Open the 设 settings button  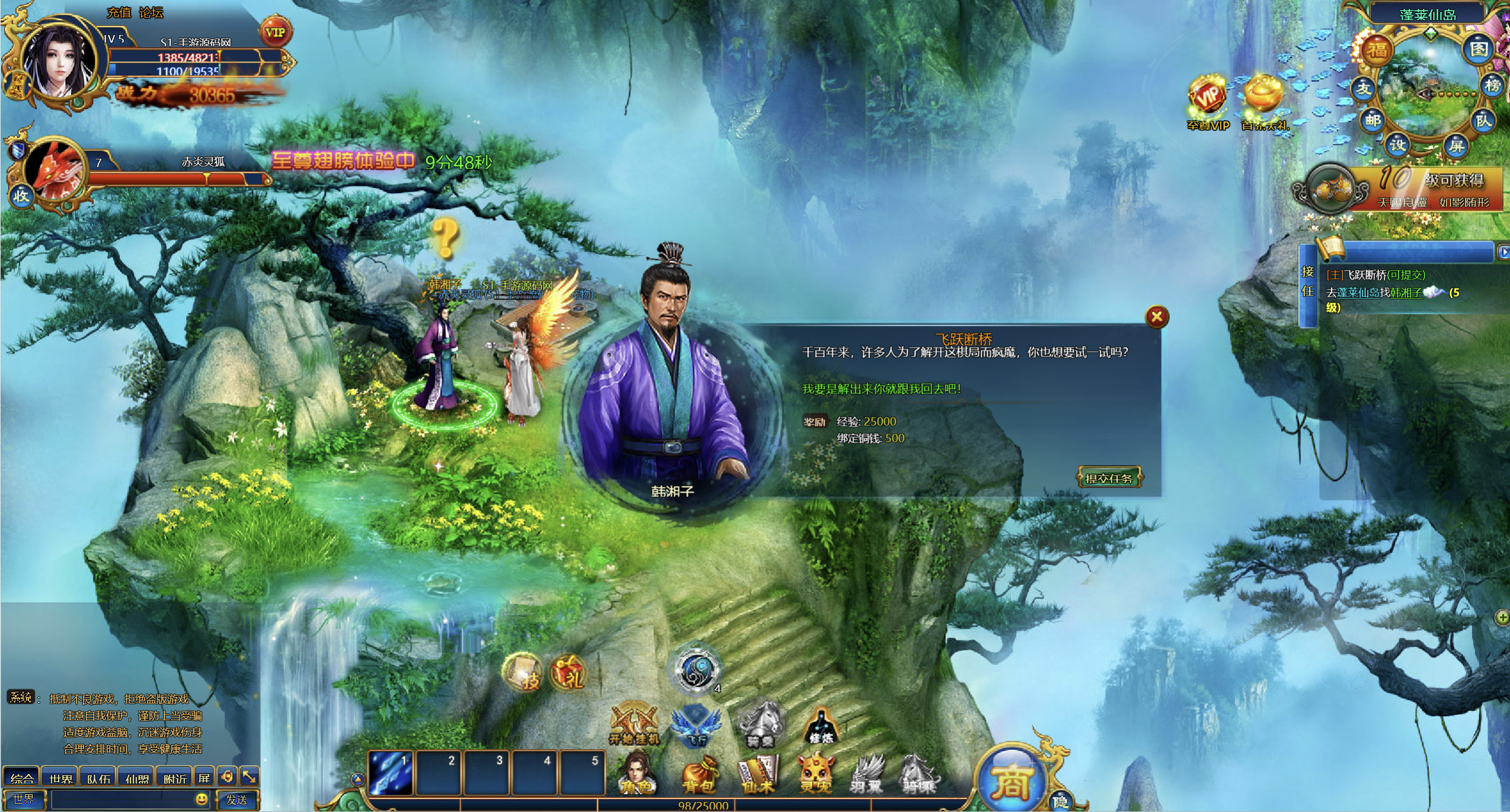[x=1397, y=145]
